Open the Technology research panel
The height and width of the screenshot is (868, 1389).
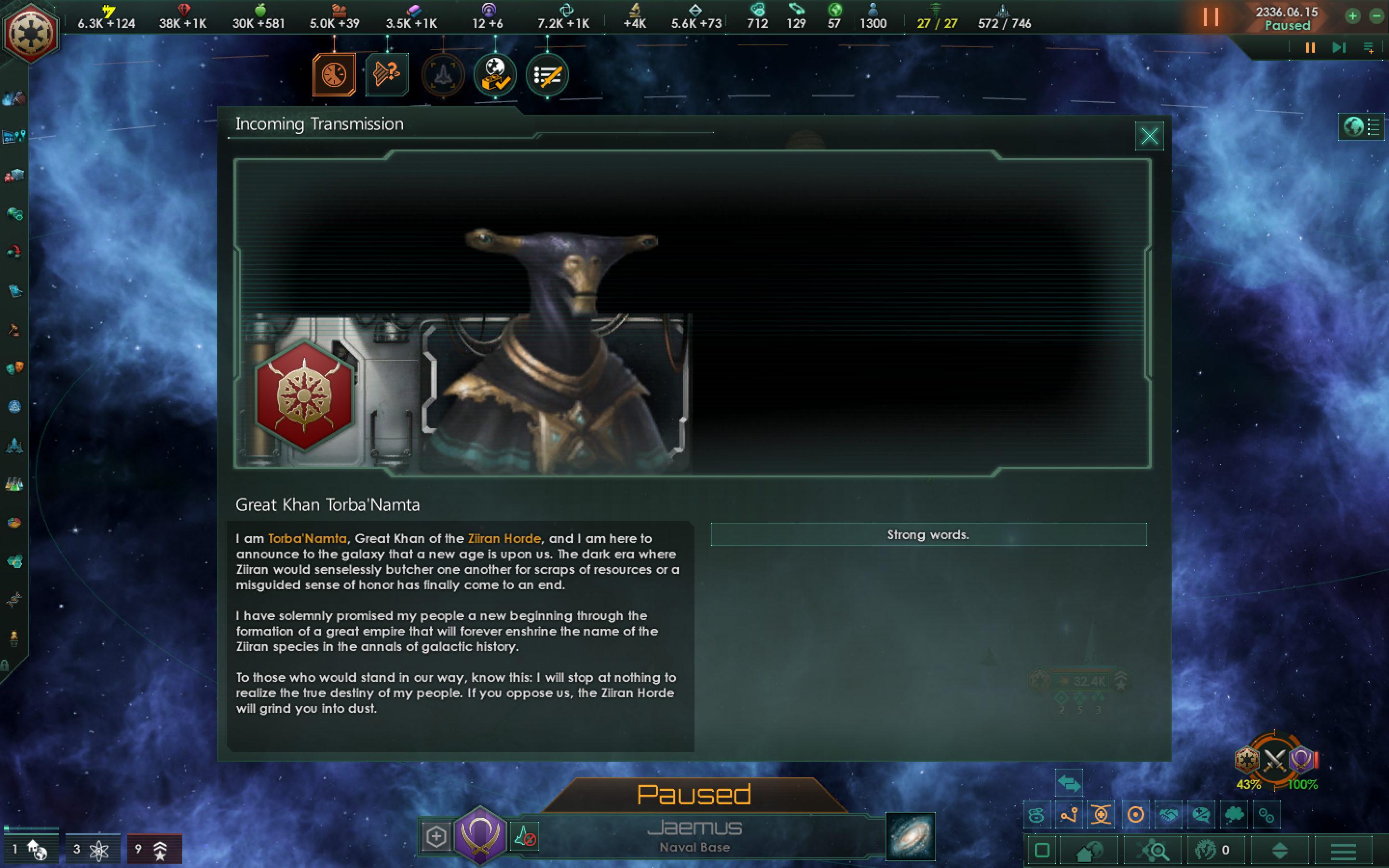tap(14, 485)
